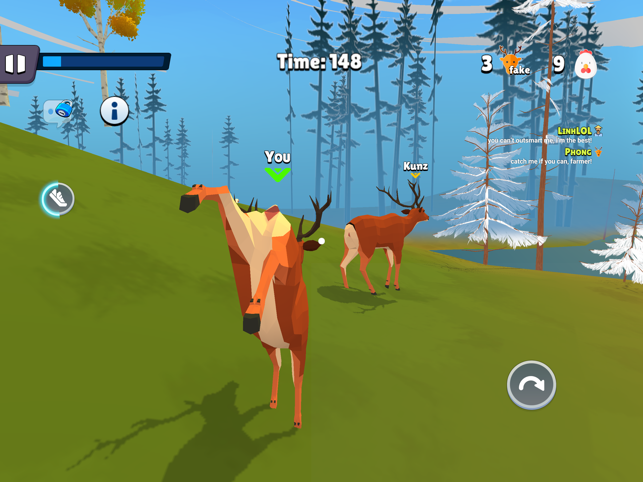Tap the curved arrow turn button
This screenshot has height=482, width=643.
(531, 385)
